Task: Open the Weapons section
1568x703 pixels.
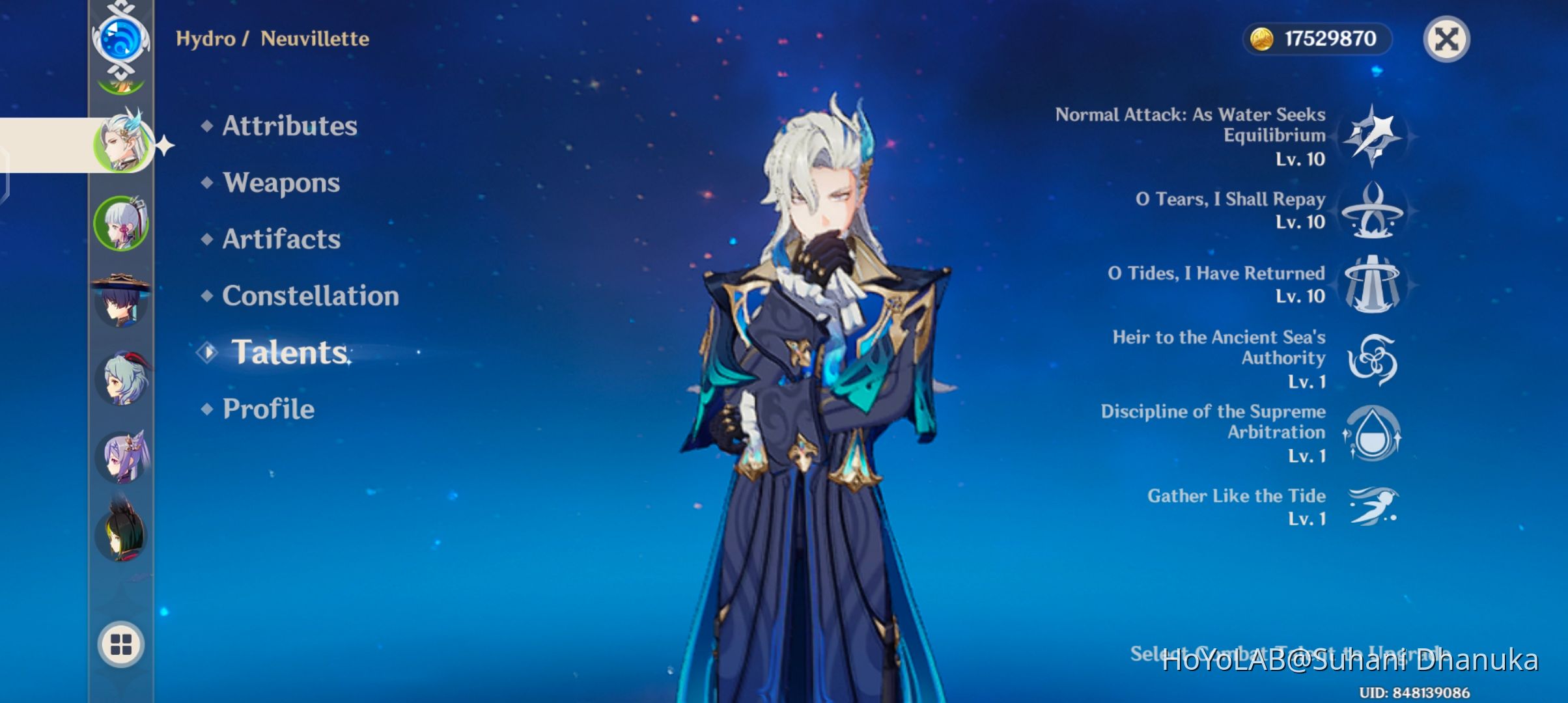Action: tap(280, 183)
